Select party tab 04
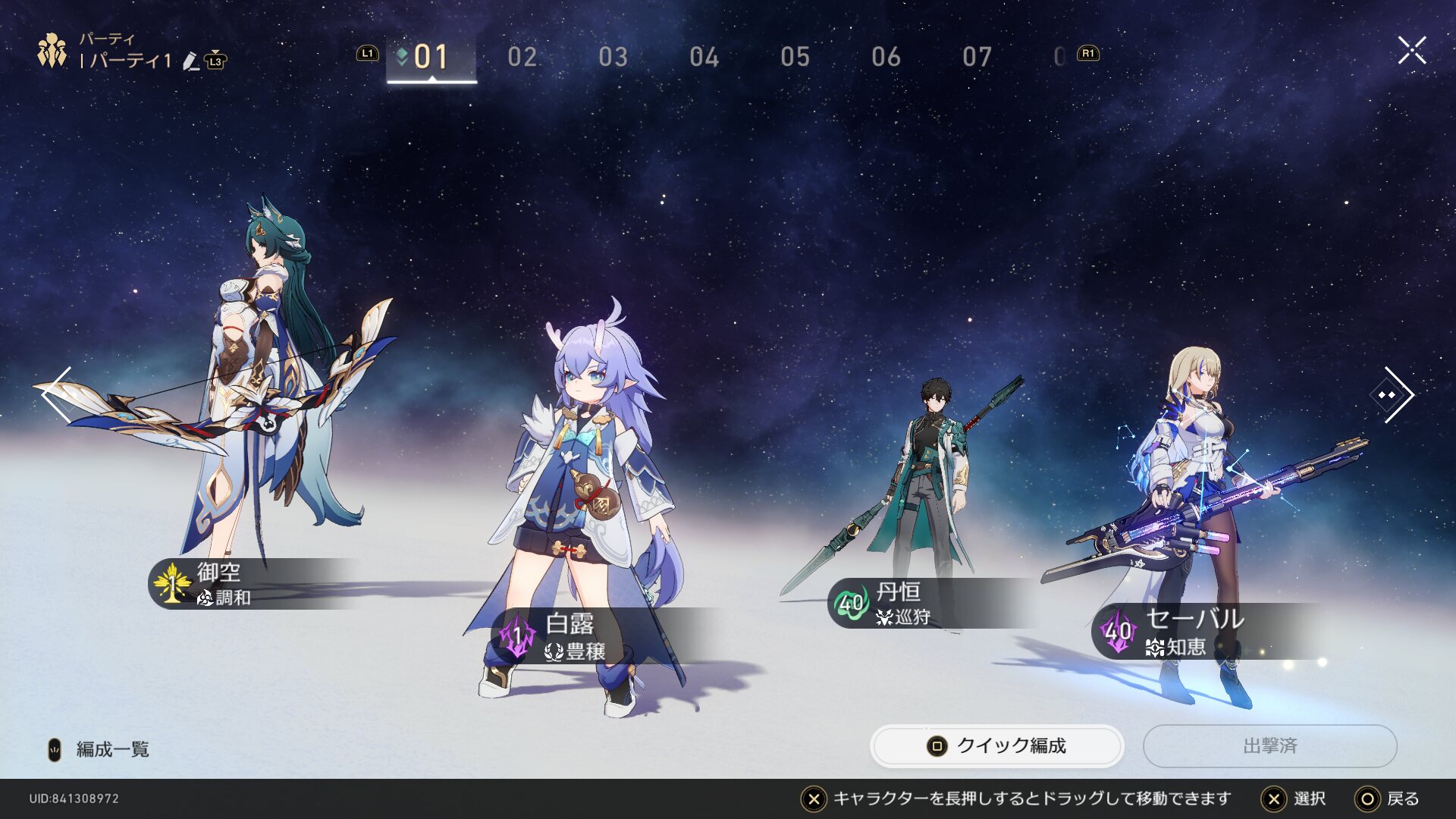 (x=704, y=57)
